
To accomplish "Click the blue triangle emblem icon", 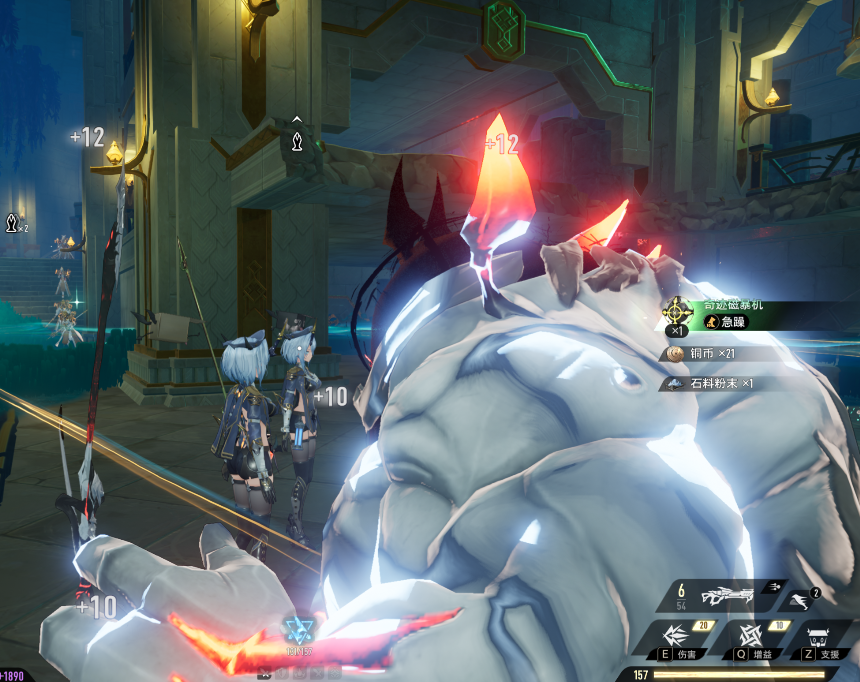I will pos(298,632).
